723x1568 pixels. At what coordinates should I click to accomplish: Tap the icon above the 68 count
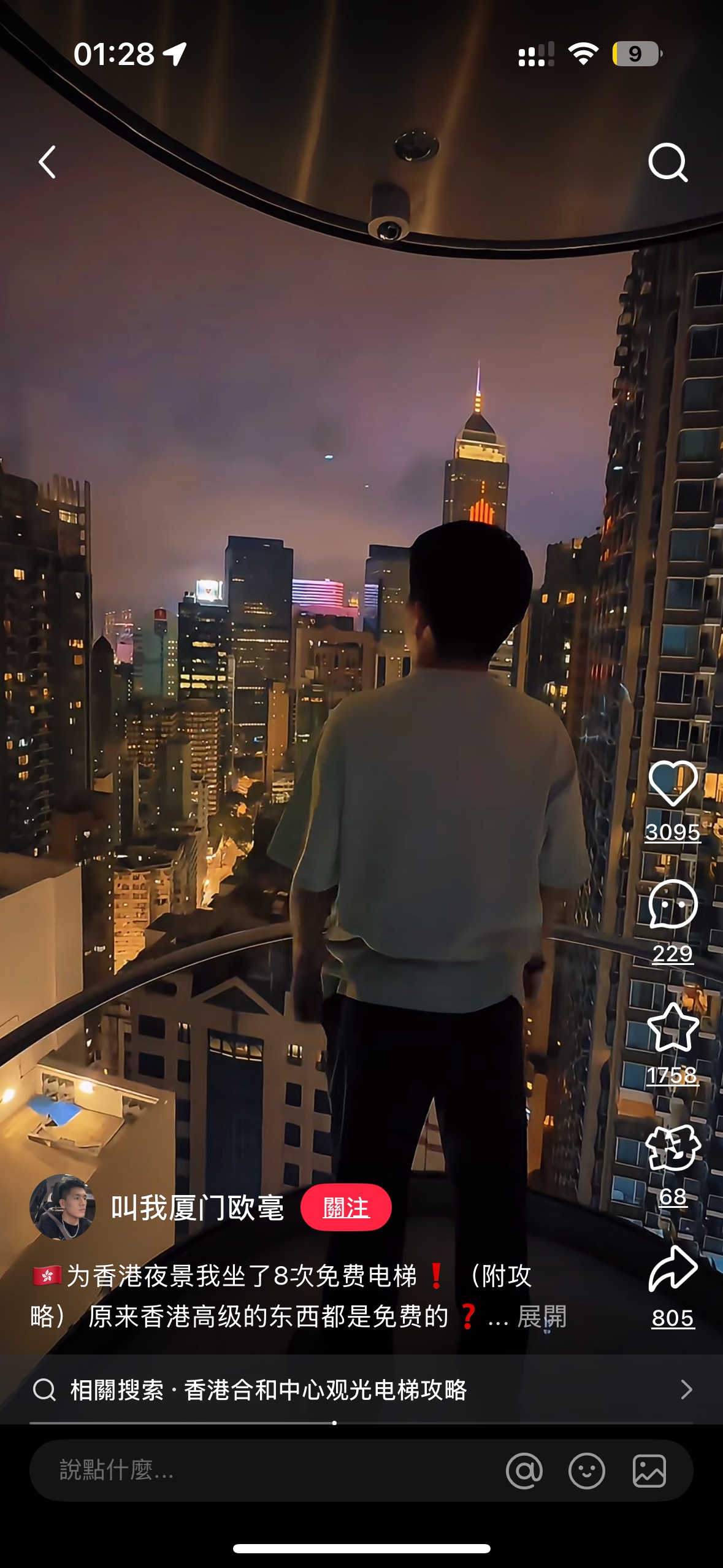pyautogui.click(x=673, y=1148)
